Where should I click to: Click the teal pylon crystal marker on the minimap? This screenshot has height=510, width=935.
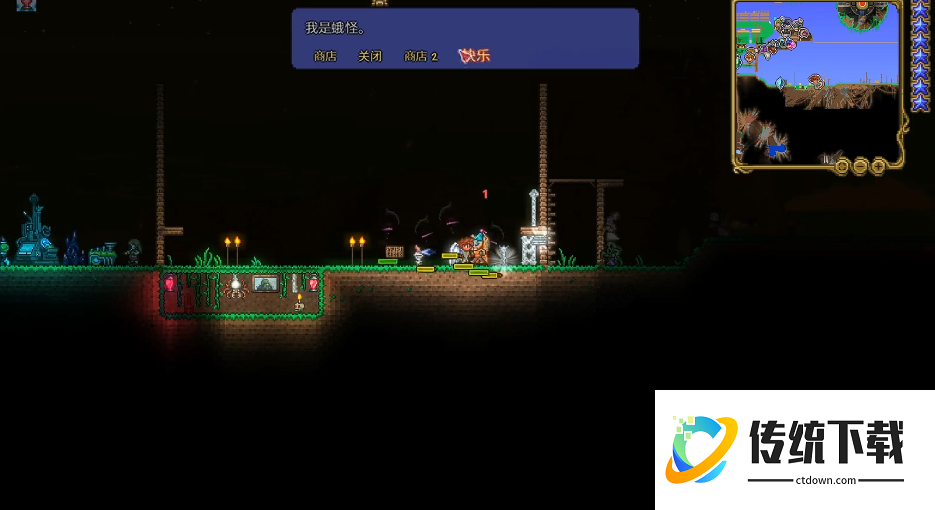781,82
